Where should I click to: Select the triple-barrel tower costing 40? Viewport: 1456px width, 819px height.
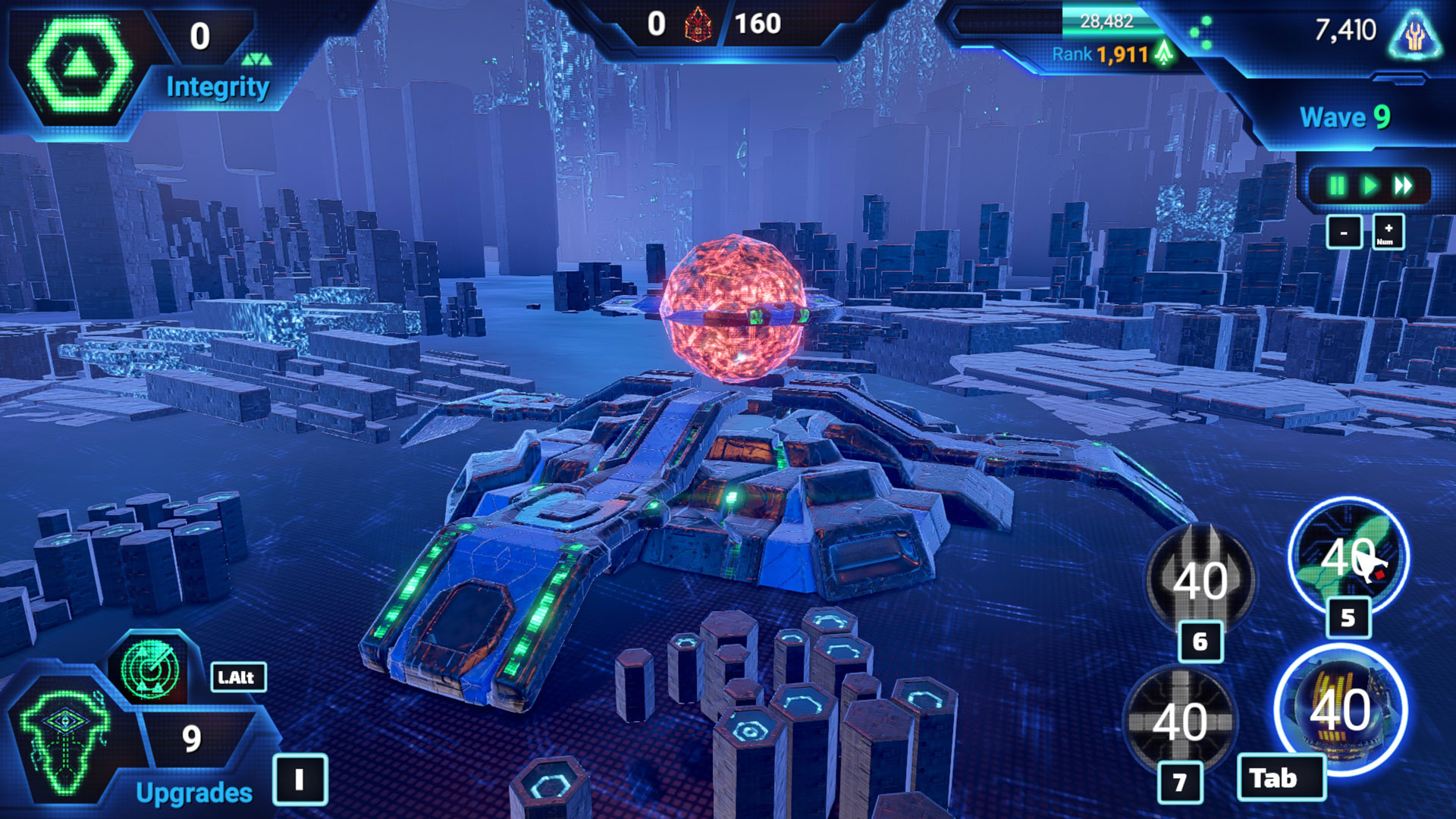(1200, 580)
